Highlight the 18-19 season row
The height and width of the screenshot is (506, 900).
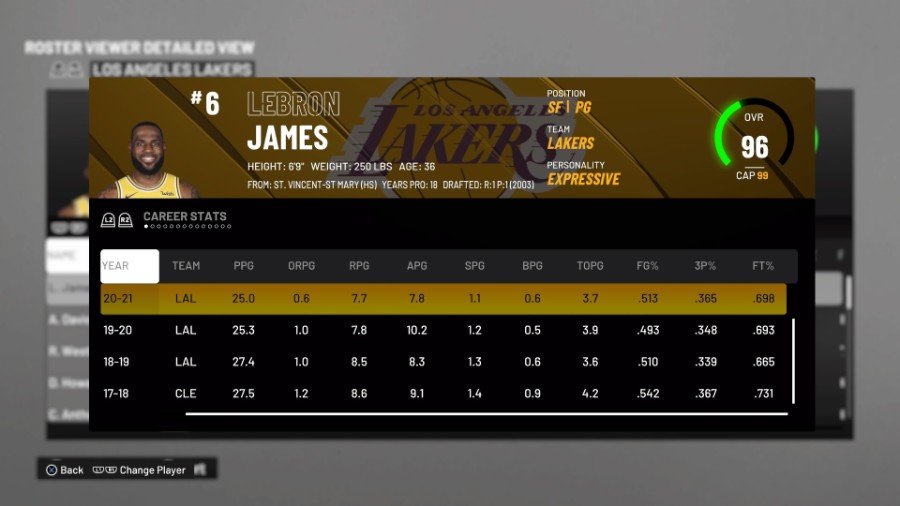(443, 362)
